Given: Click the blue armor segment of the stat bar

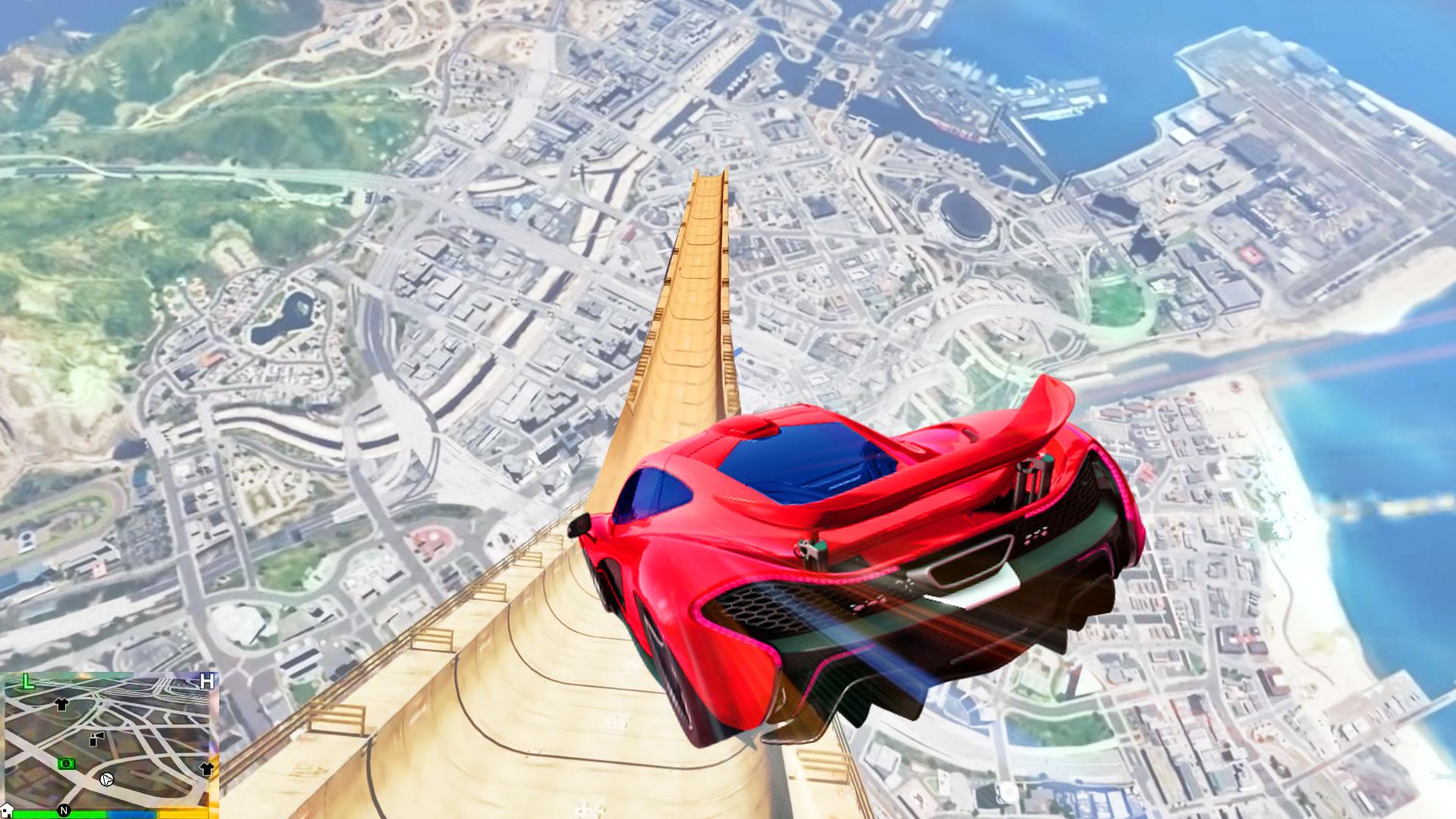Looking at the screenshot, I should 132,813.
